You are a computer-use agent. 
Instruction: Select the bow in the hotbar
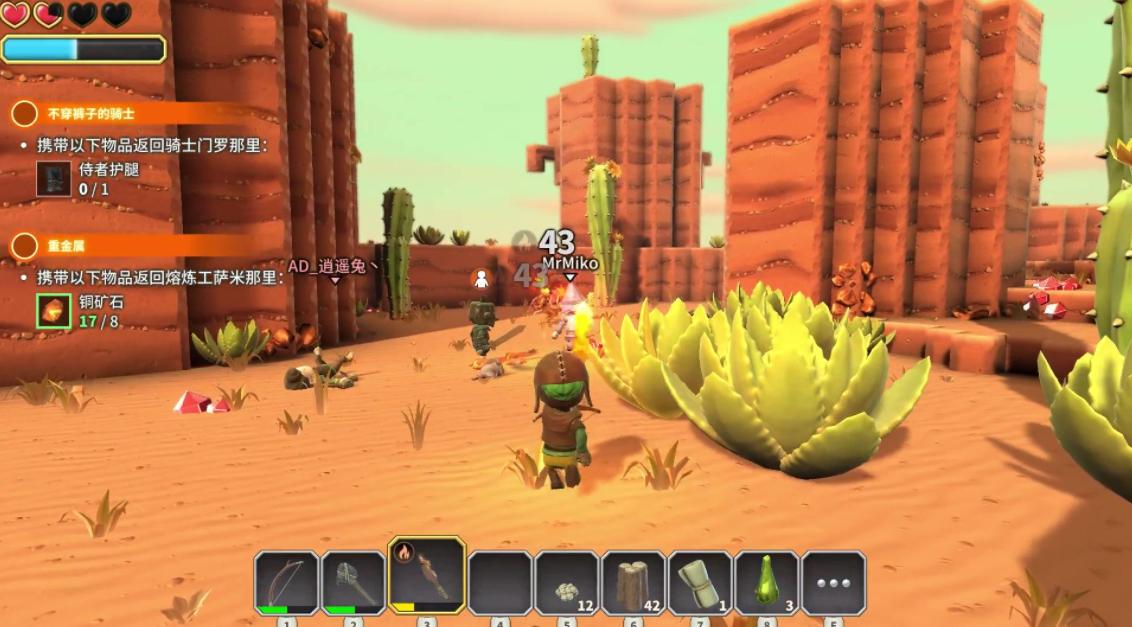pyautogui.click(x=287, y=581)
